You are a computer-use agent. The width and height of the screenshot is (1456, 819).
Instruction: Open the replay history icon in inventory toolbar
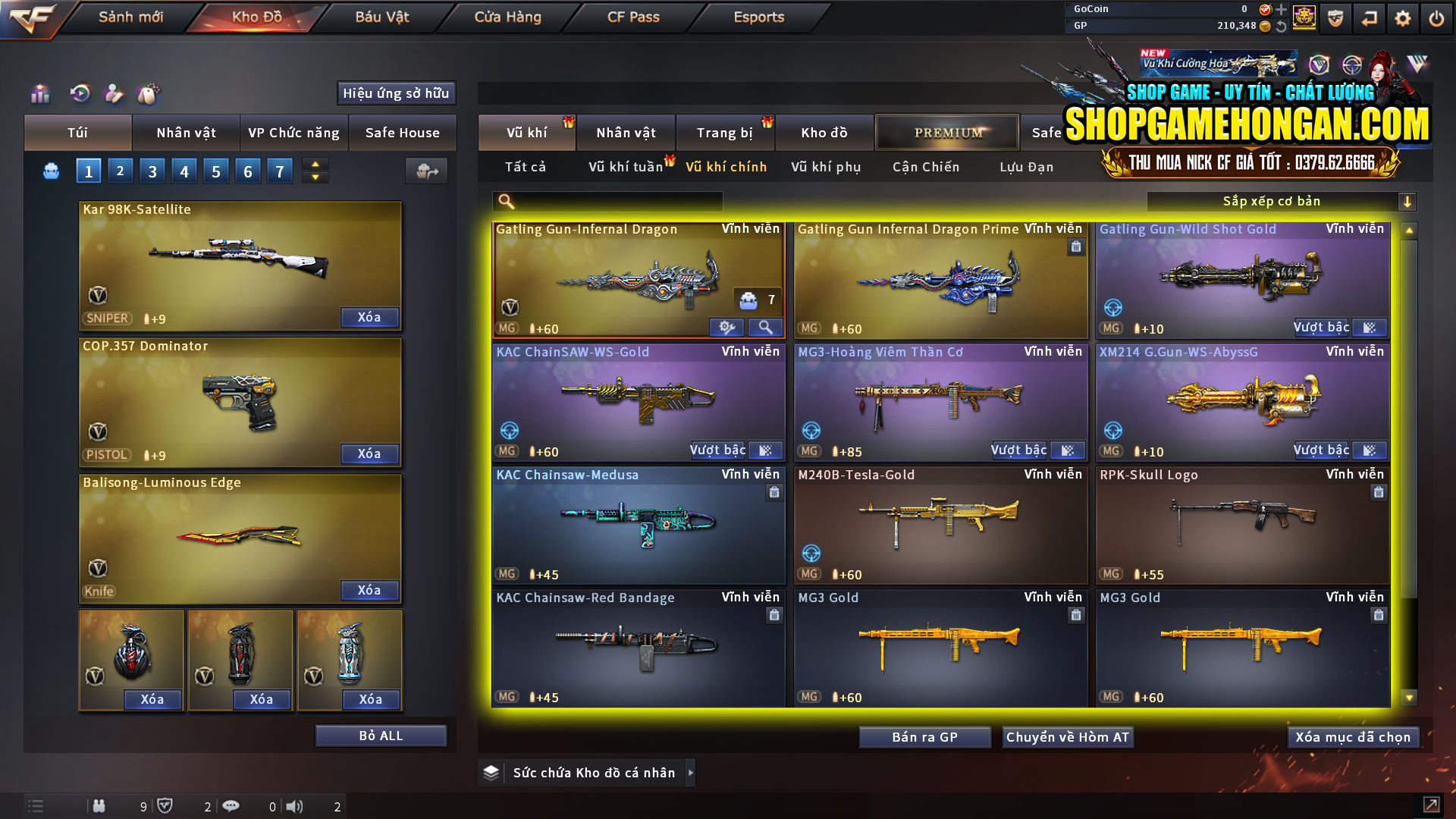tap(80, 94)
